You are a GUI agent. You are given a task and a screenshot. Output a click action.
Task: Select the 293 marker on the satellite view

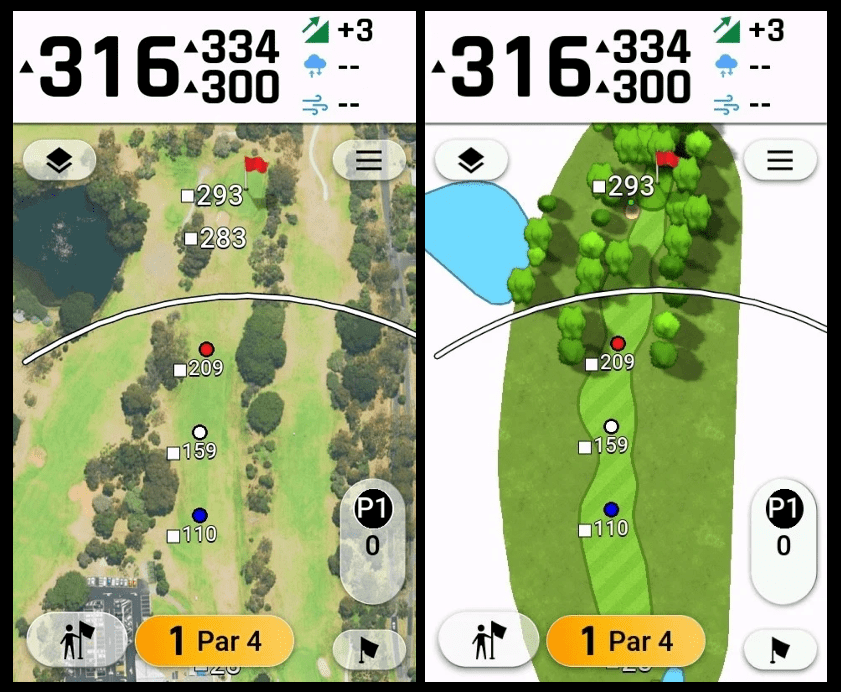tap(212, 195)
